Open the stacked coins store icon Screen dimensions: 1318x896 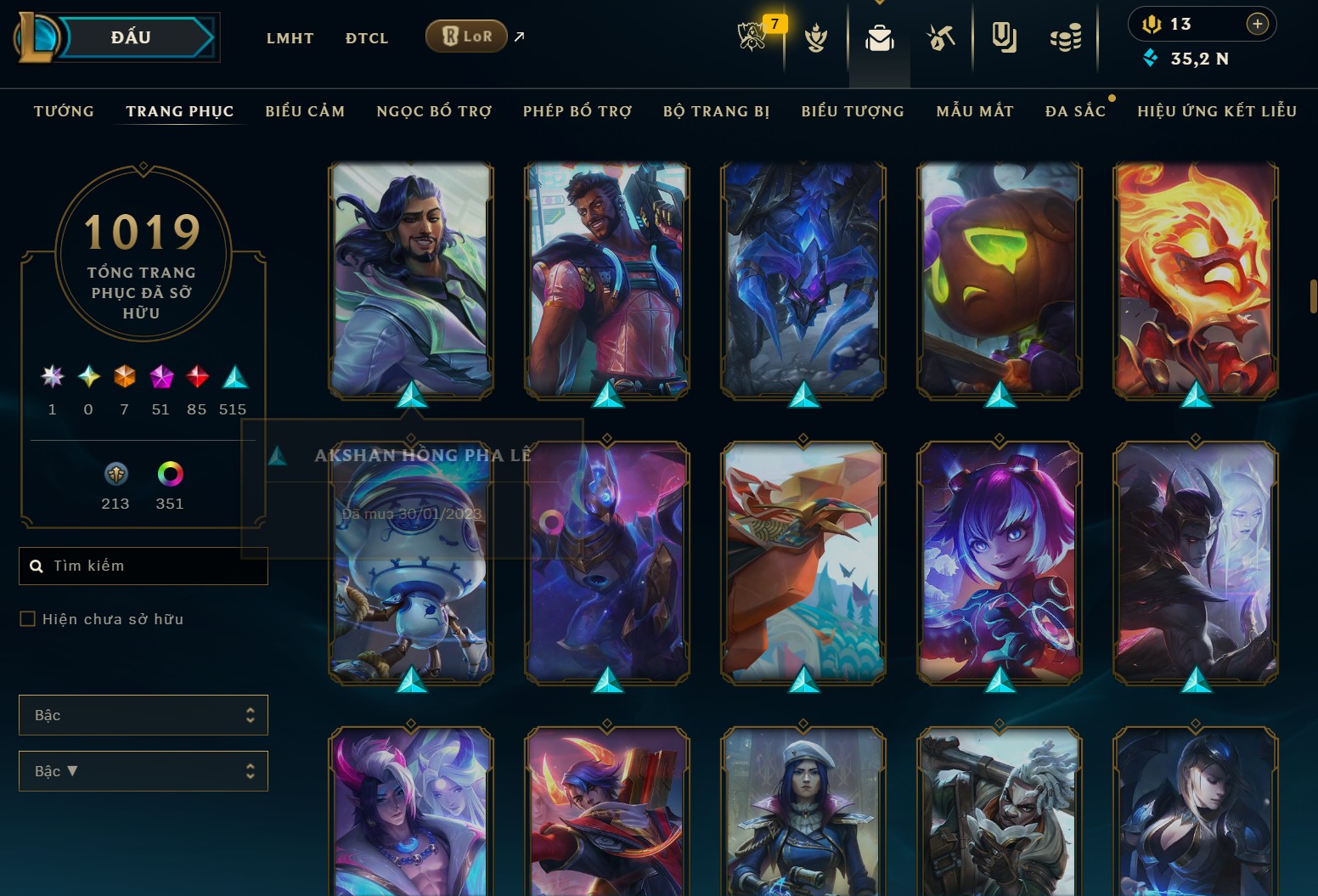[x=1066, y=37]
